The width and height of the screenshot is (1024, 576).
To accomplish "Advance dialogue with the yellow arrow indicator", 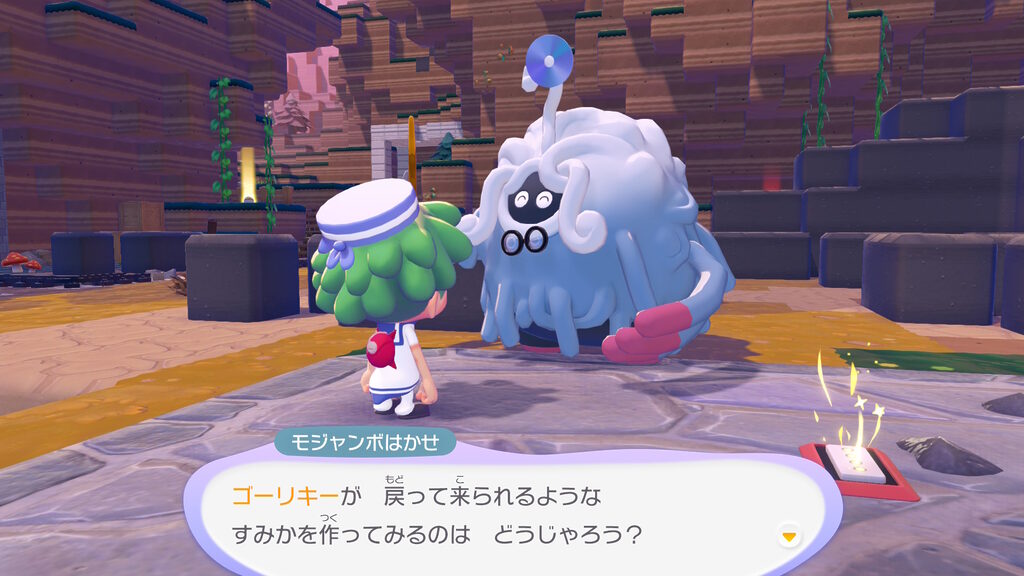I will (790, 537).
